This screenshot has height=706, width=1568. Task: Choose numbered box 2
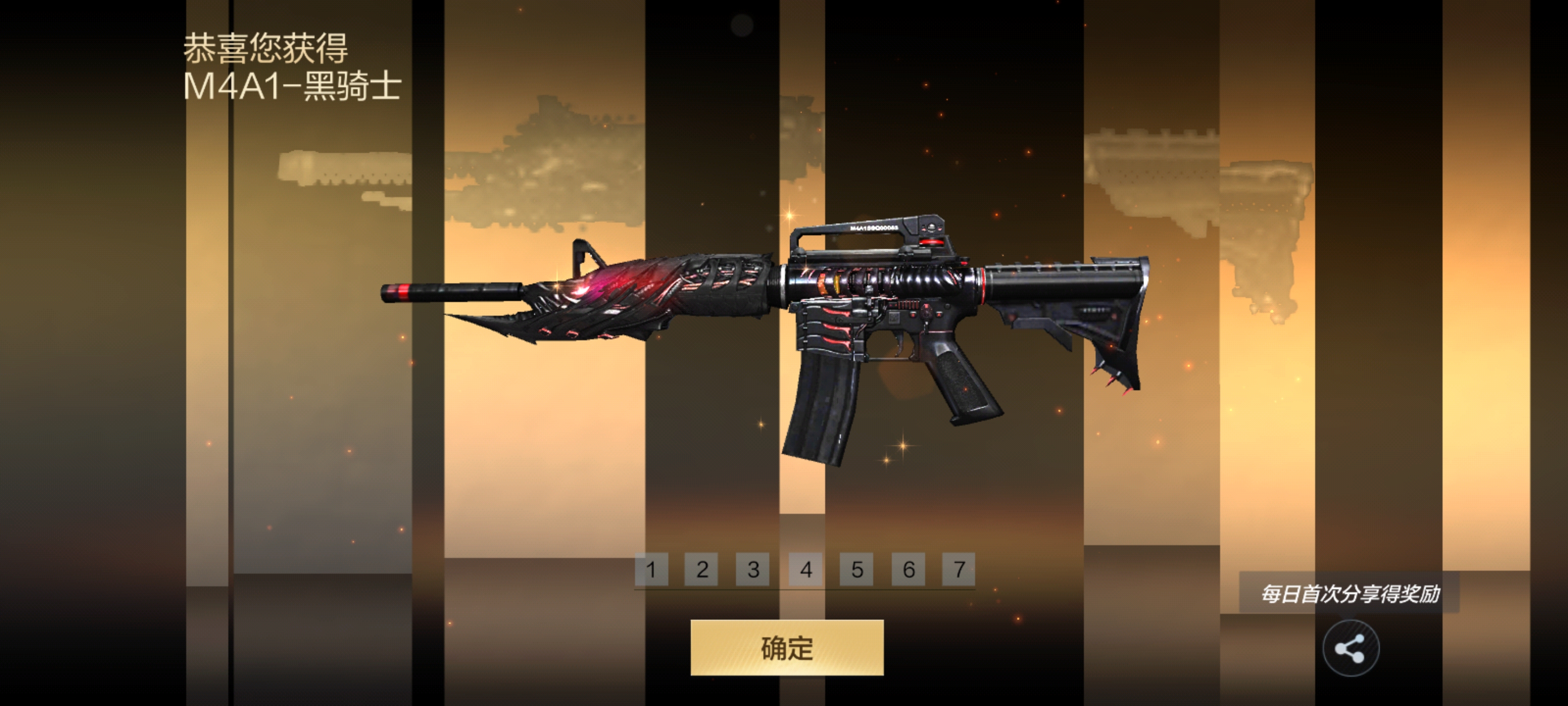coord(702,570)
